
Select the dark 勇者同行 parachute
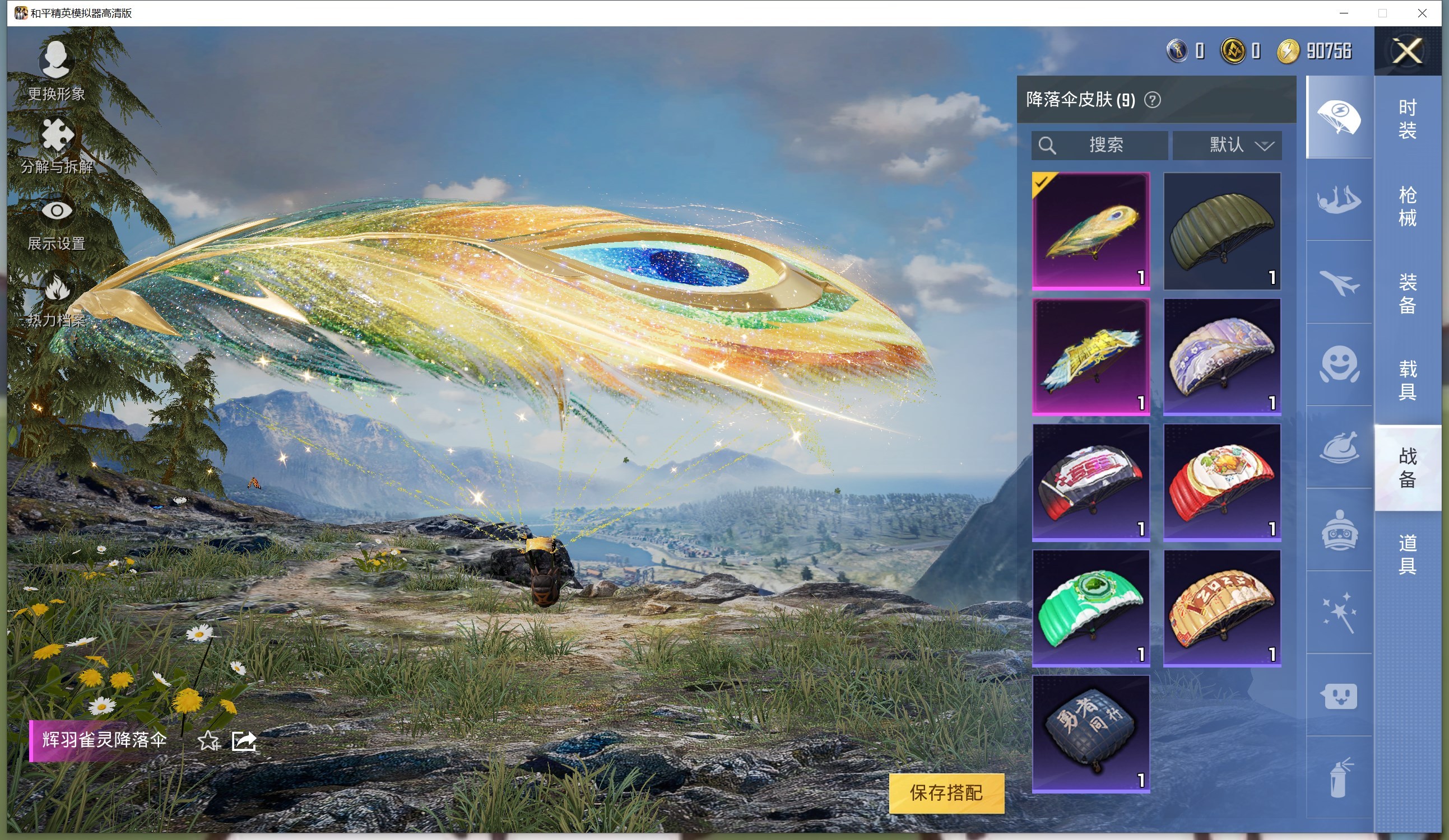pos(1091,733)
